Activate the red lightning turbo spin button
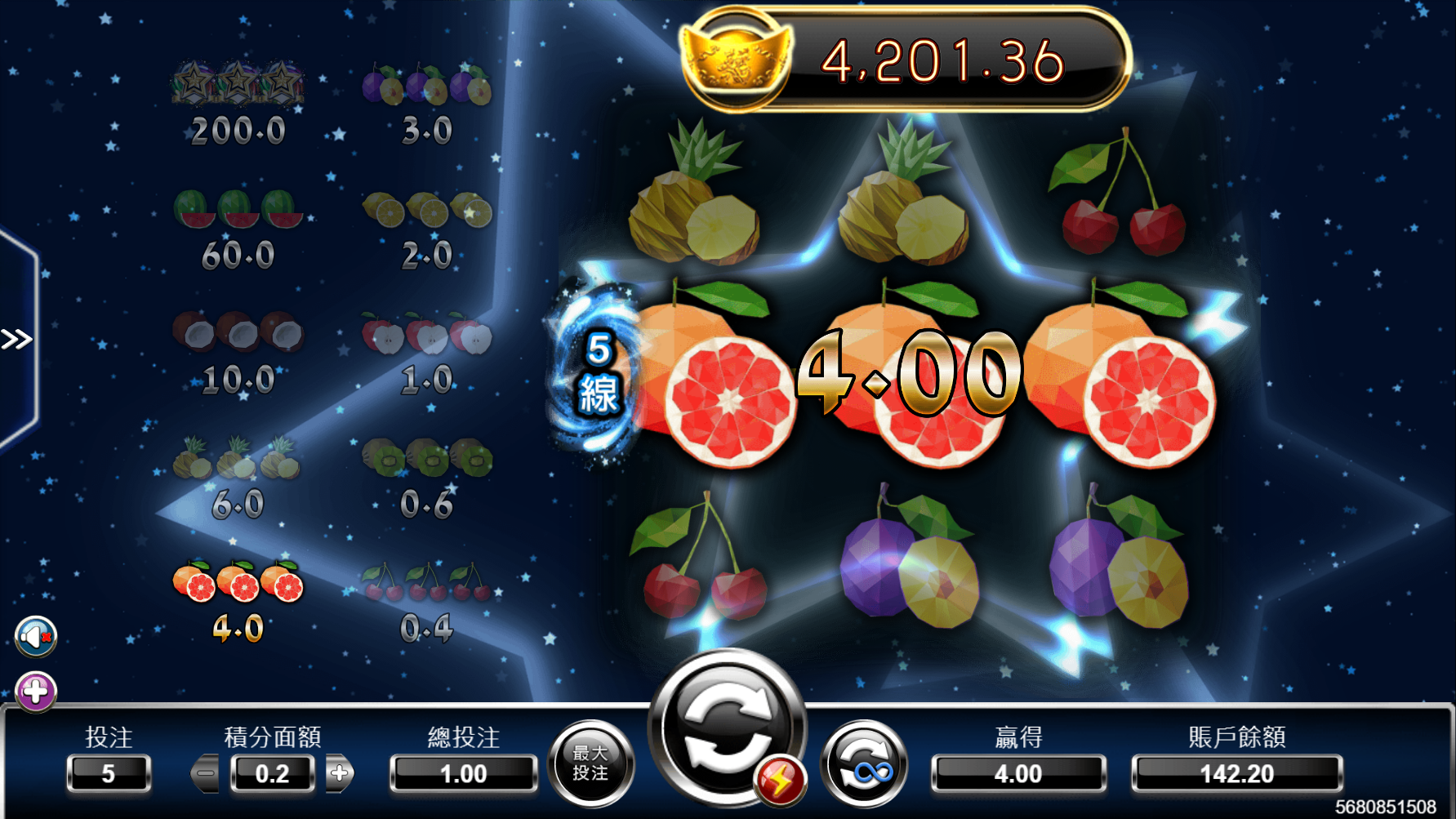1456x819 pixels. (x=780, y=781)
